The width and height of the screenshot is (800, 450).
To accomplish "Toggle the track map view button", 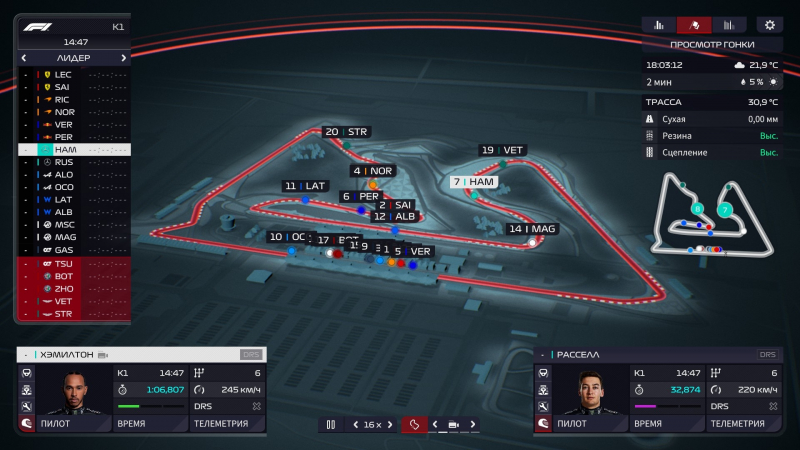I will [414, 425].
